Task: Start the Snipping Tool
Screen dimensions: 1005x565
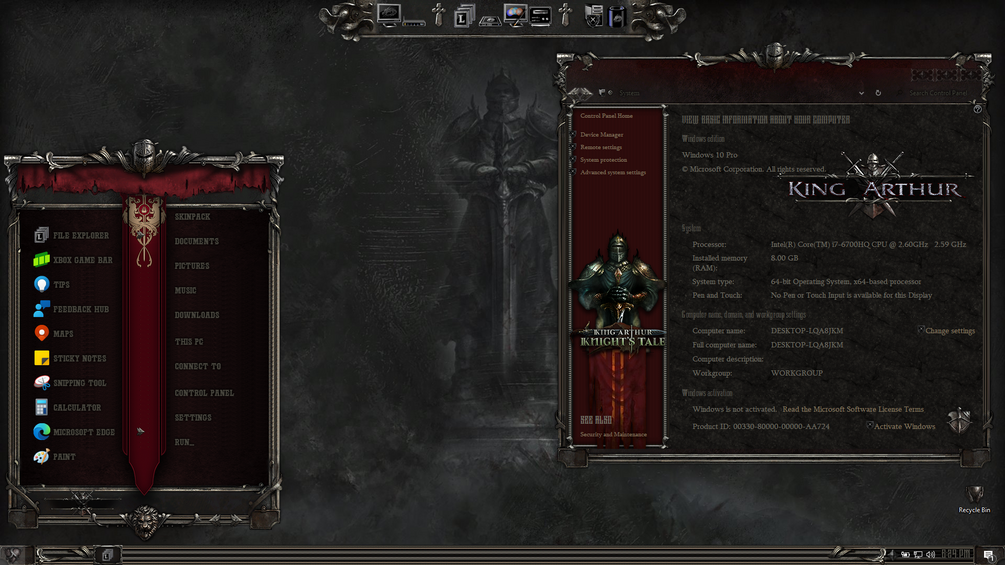Action: tap(79, 383)
